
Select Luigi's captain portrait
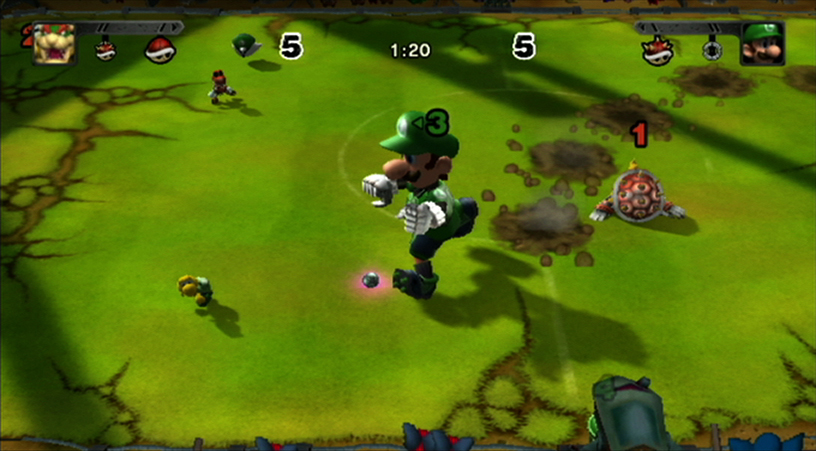pos(762,44)
